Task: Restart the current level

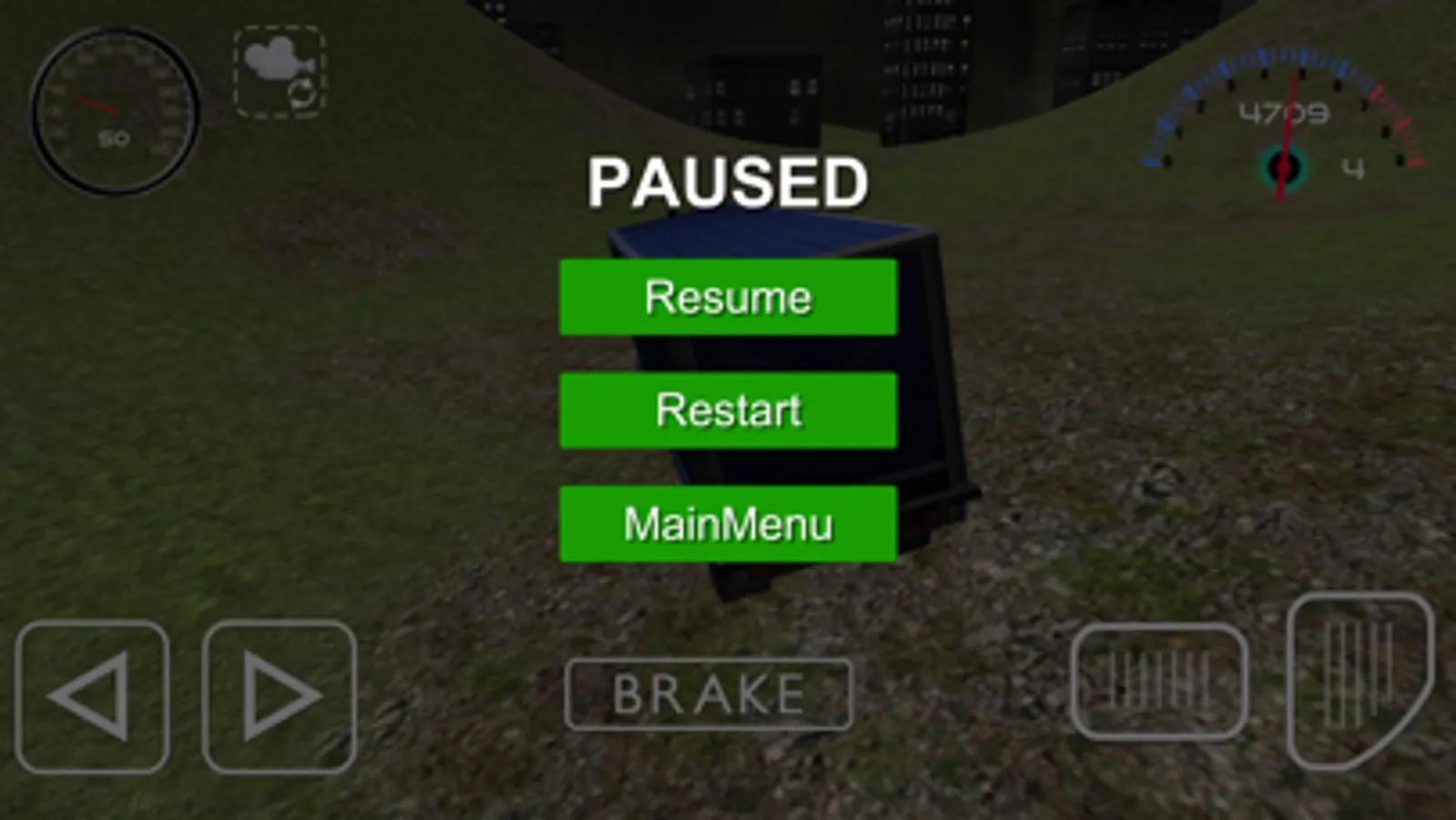Action: click(728, 410)
